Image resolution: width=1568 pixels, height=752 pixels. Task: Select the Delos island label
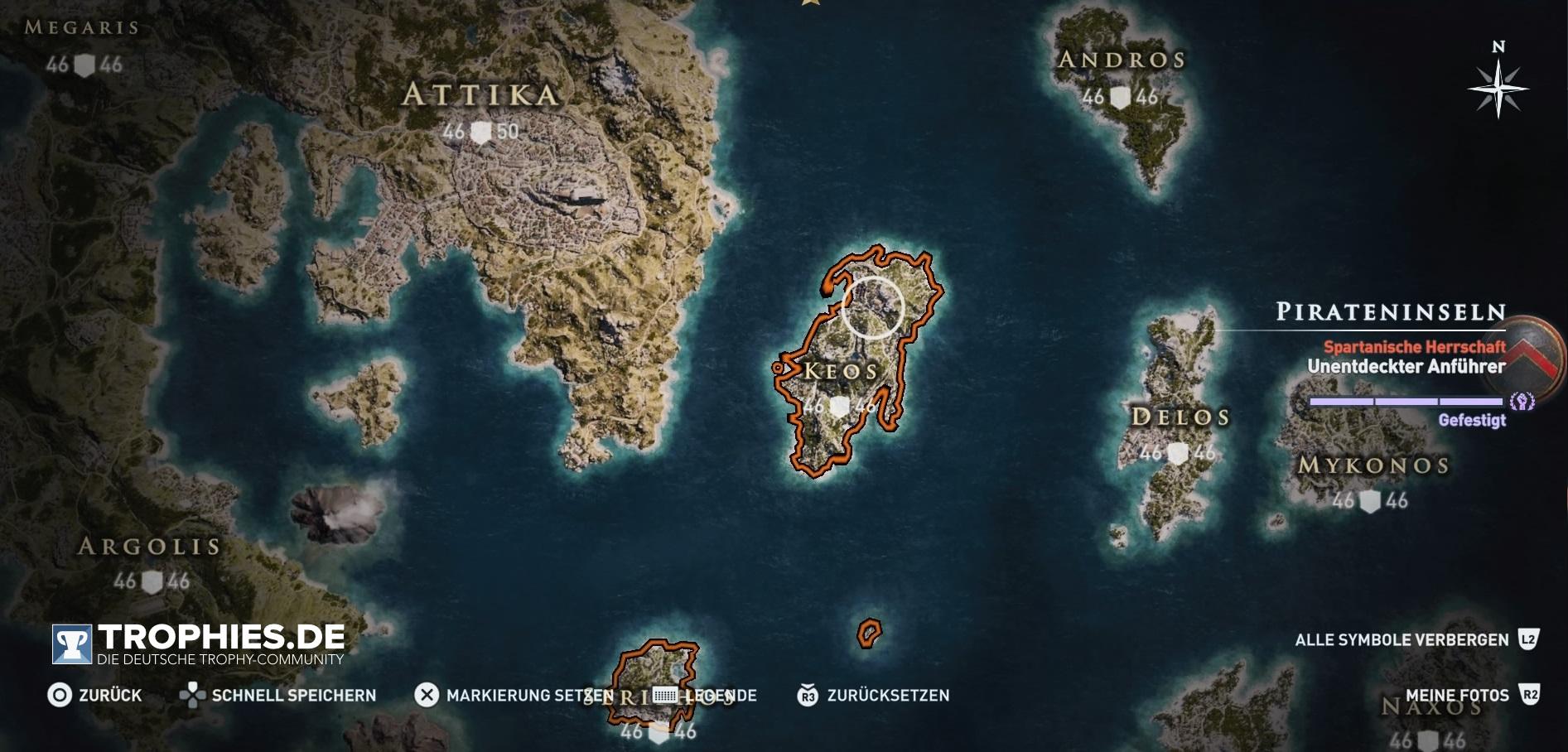1180,417
